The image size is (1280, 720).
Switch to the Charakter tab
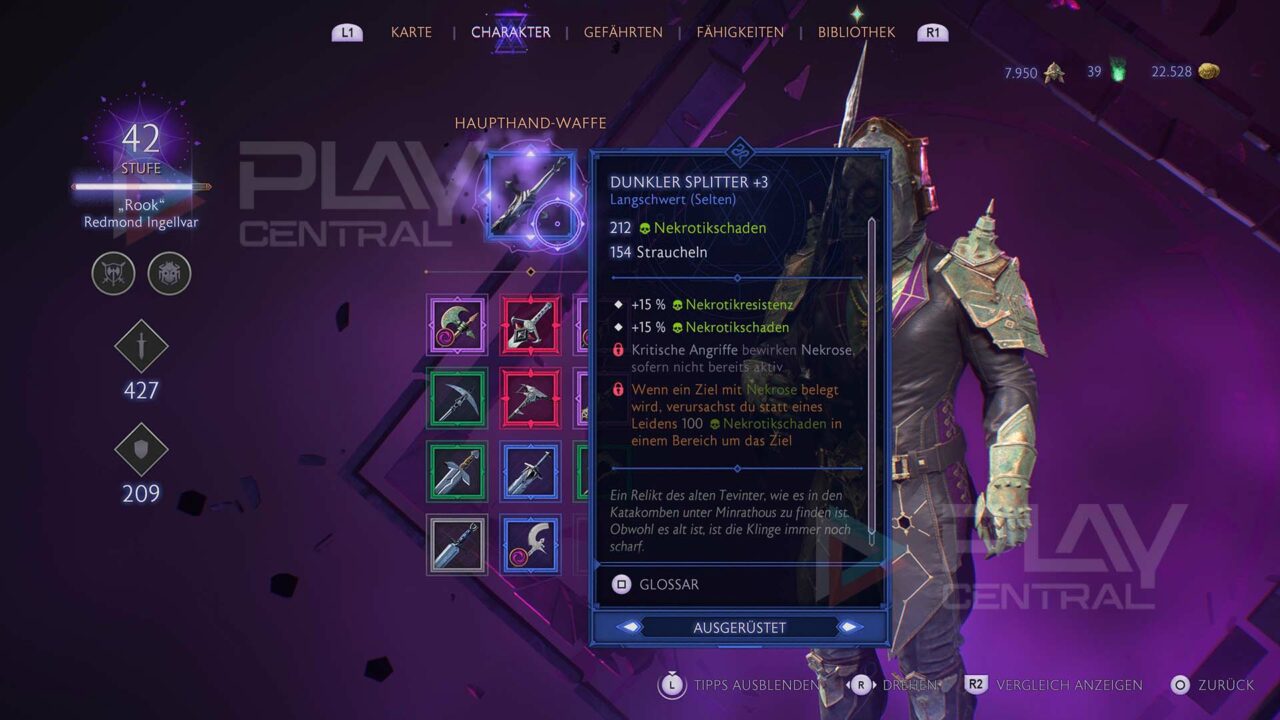(510, 32)
